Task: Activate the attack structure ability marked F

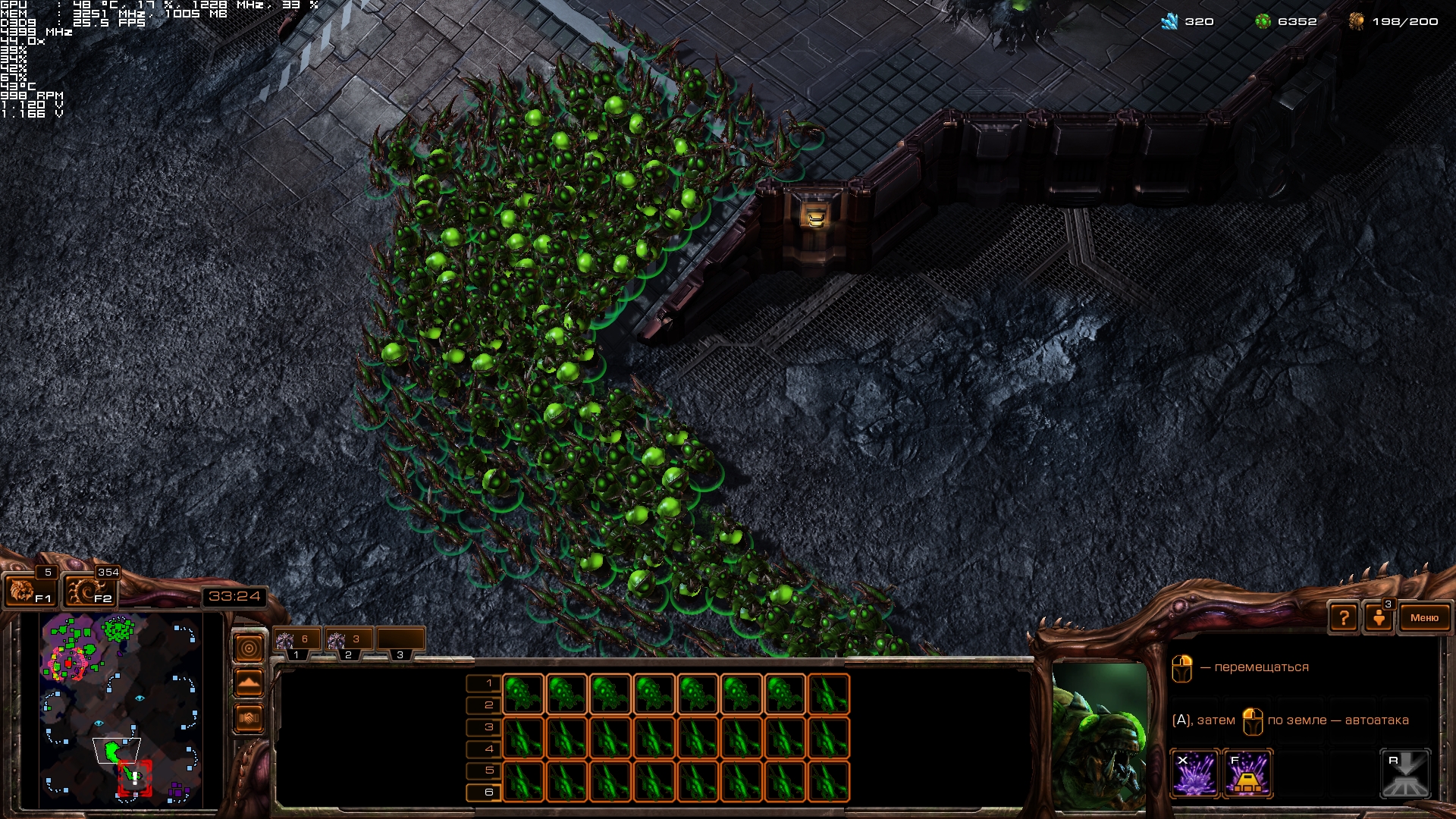Action: point(1247,774)
